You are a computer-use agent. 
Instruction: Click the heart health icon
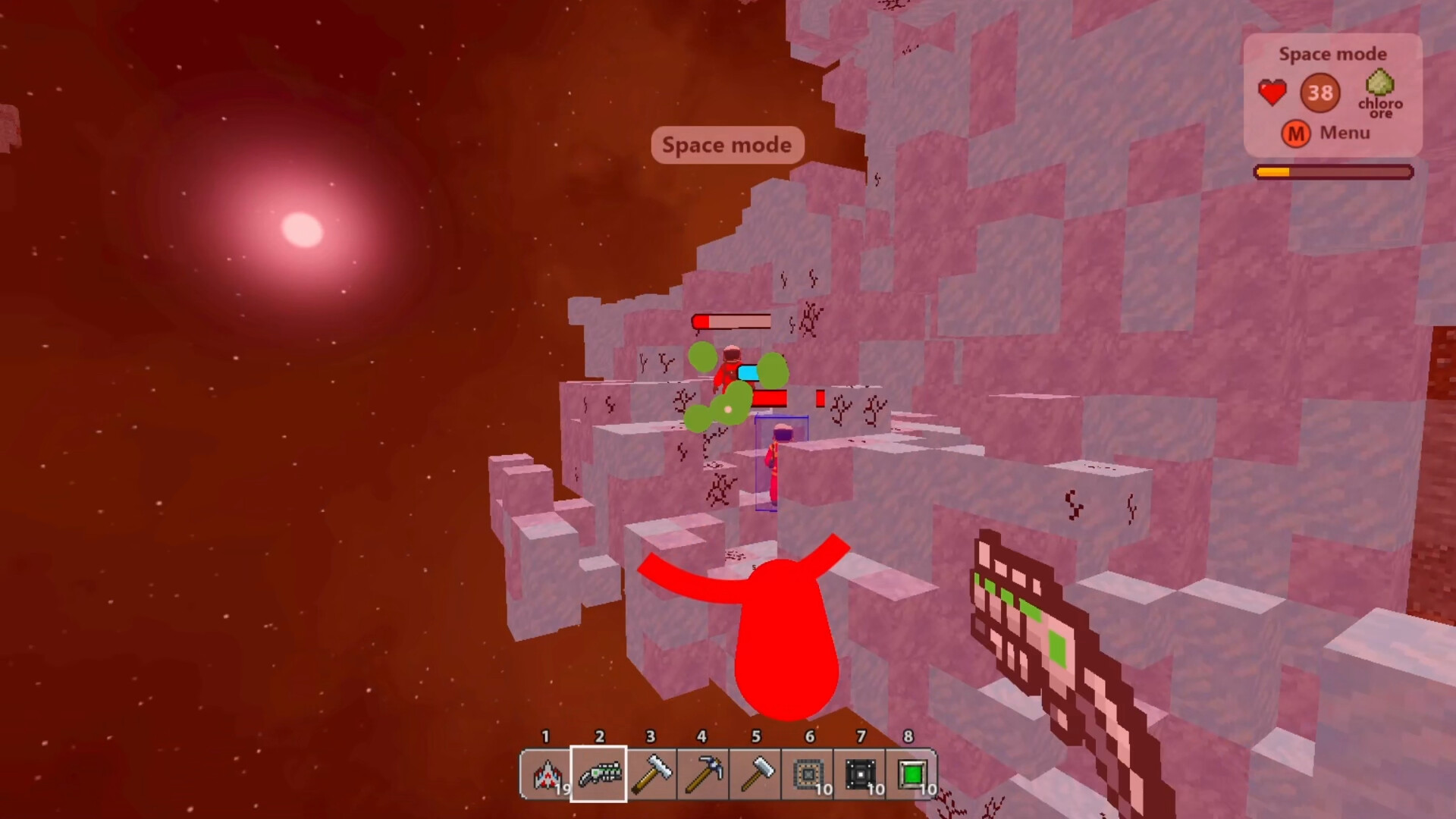pyautogui.click(x=1272, y=91)
